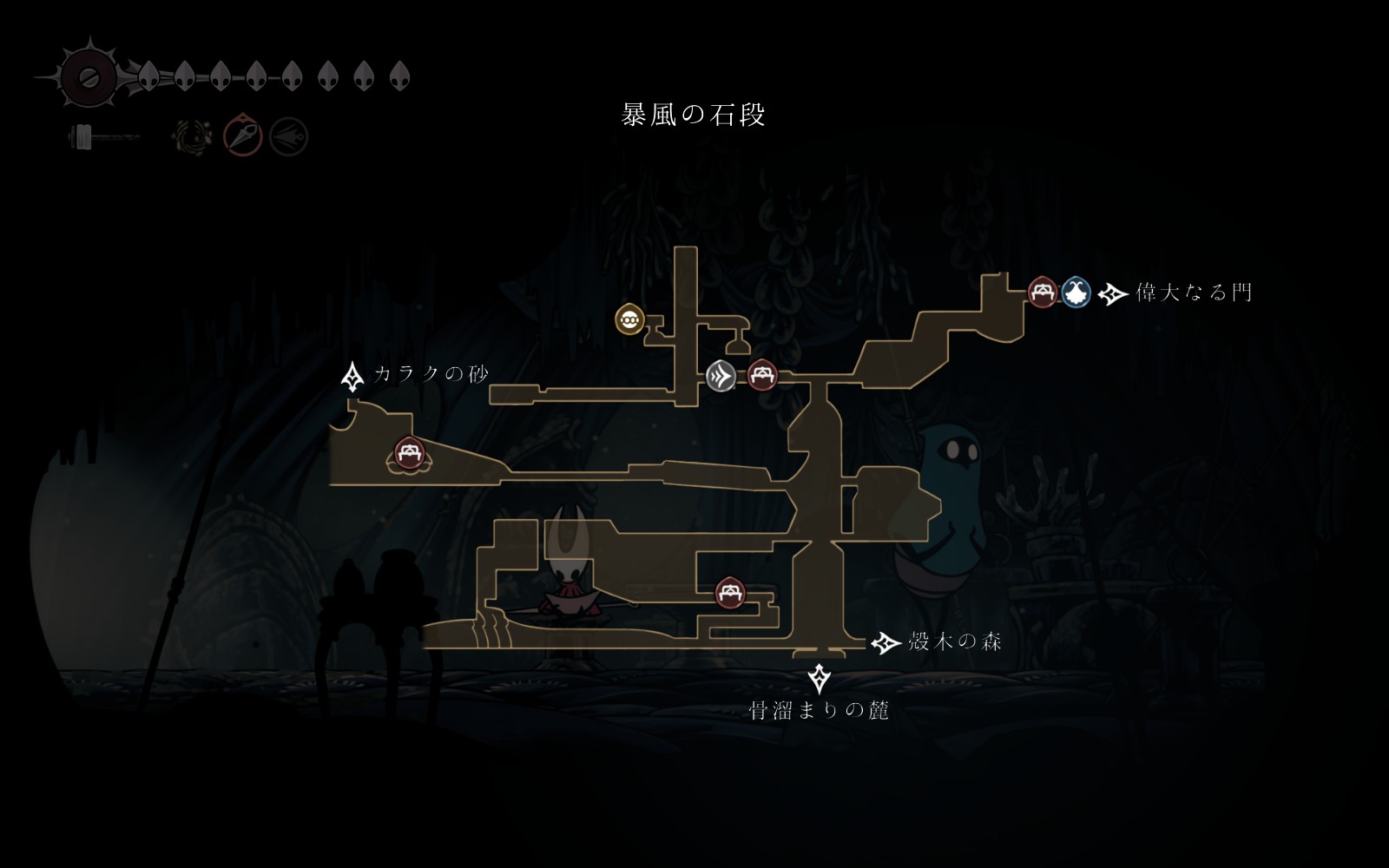Pick the bench marker beside the blue marker
This screenshot has height=868, width=1389.
click(1043, 292)
